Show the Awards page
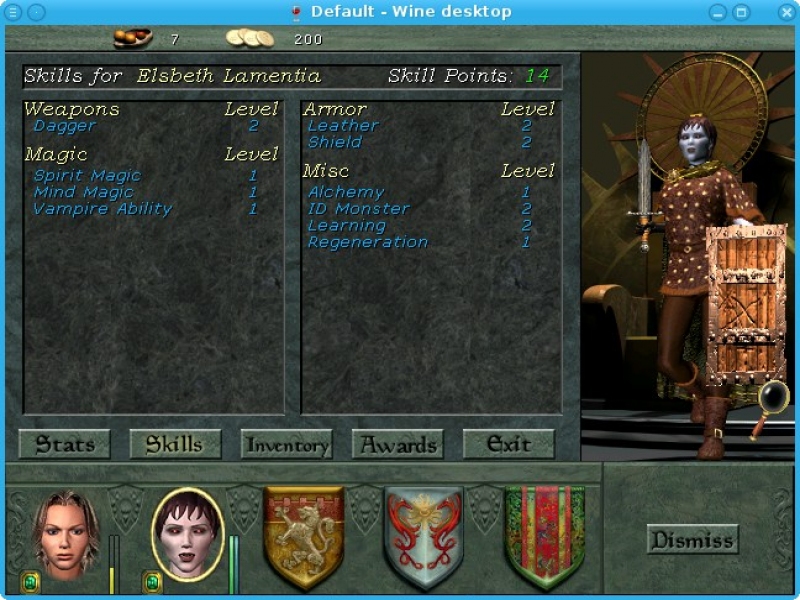Image resolution: width=800 pixels, height=600 pixels. point(398,445)
